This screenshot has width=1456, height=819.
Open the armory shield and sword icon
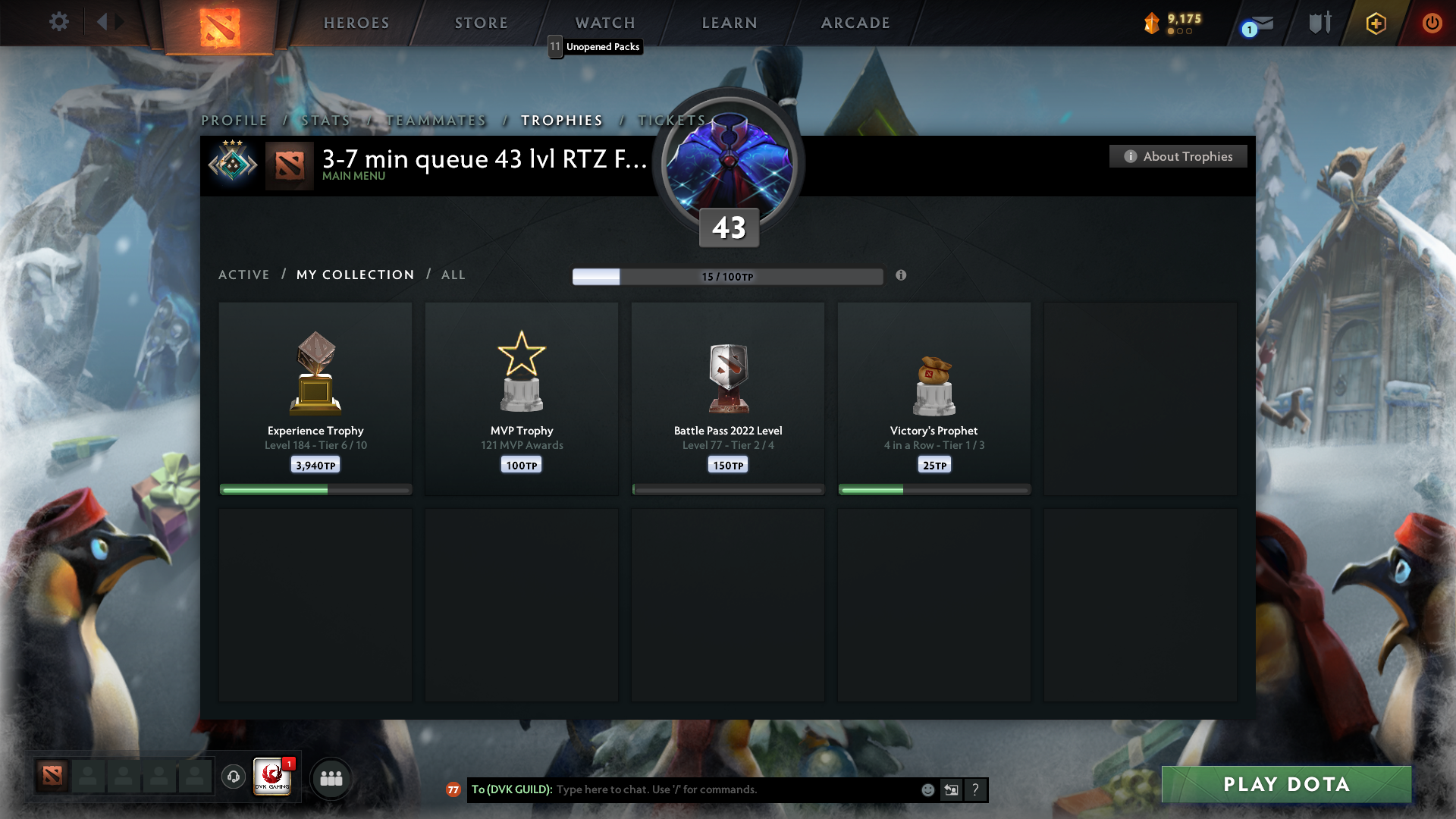point(1319,23)
